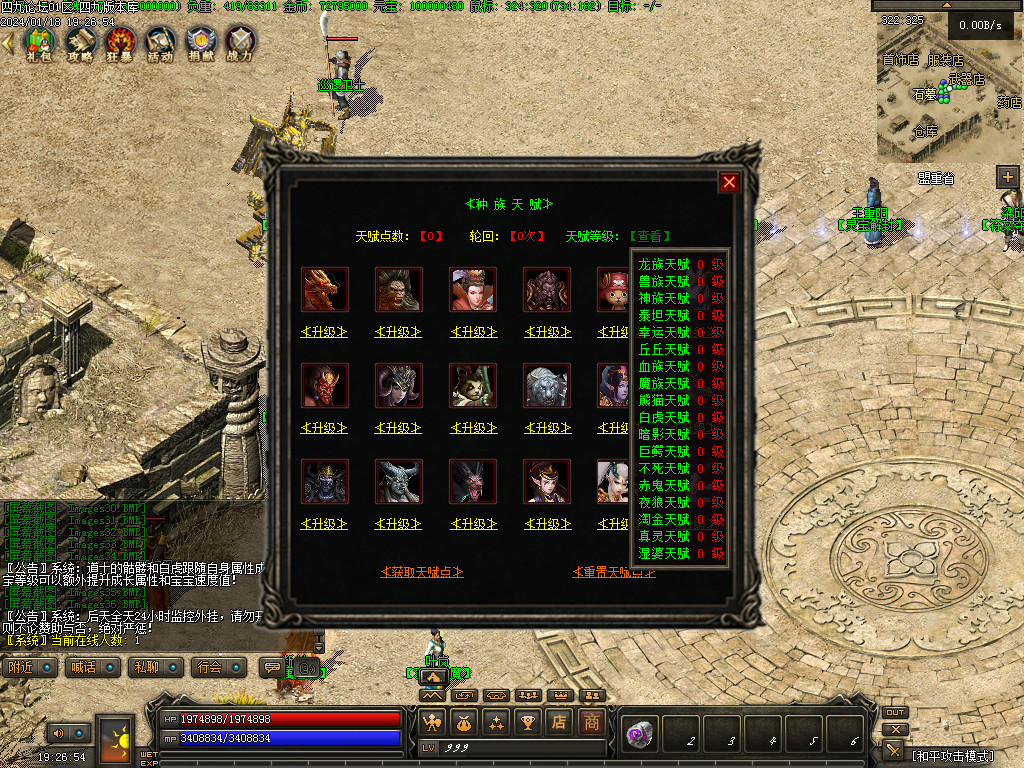Click 获取天赋点 to get talent points
The height and width of the screenshot is (768, 1024).
(x=421, y=572)
